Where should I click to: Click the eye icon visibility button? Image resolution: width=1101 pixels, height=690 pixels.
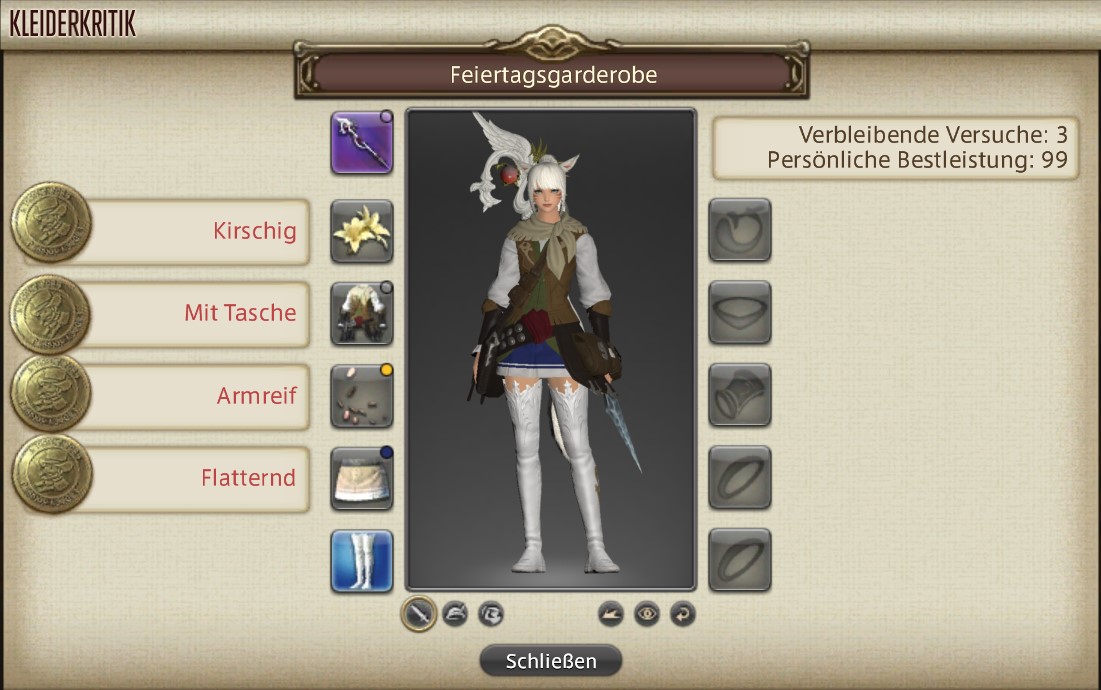(x=647, y=613)
